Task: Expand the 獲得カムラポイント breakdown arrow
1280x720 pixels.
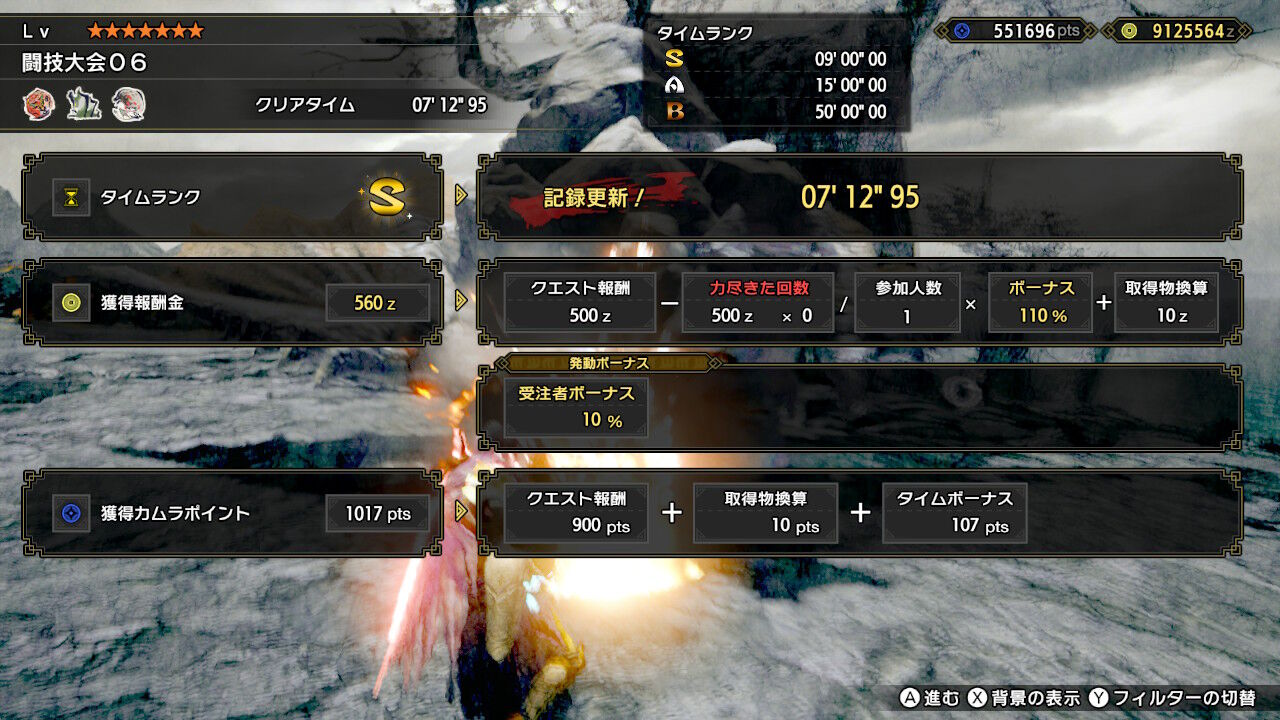Action: [x=459, y=513]
